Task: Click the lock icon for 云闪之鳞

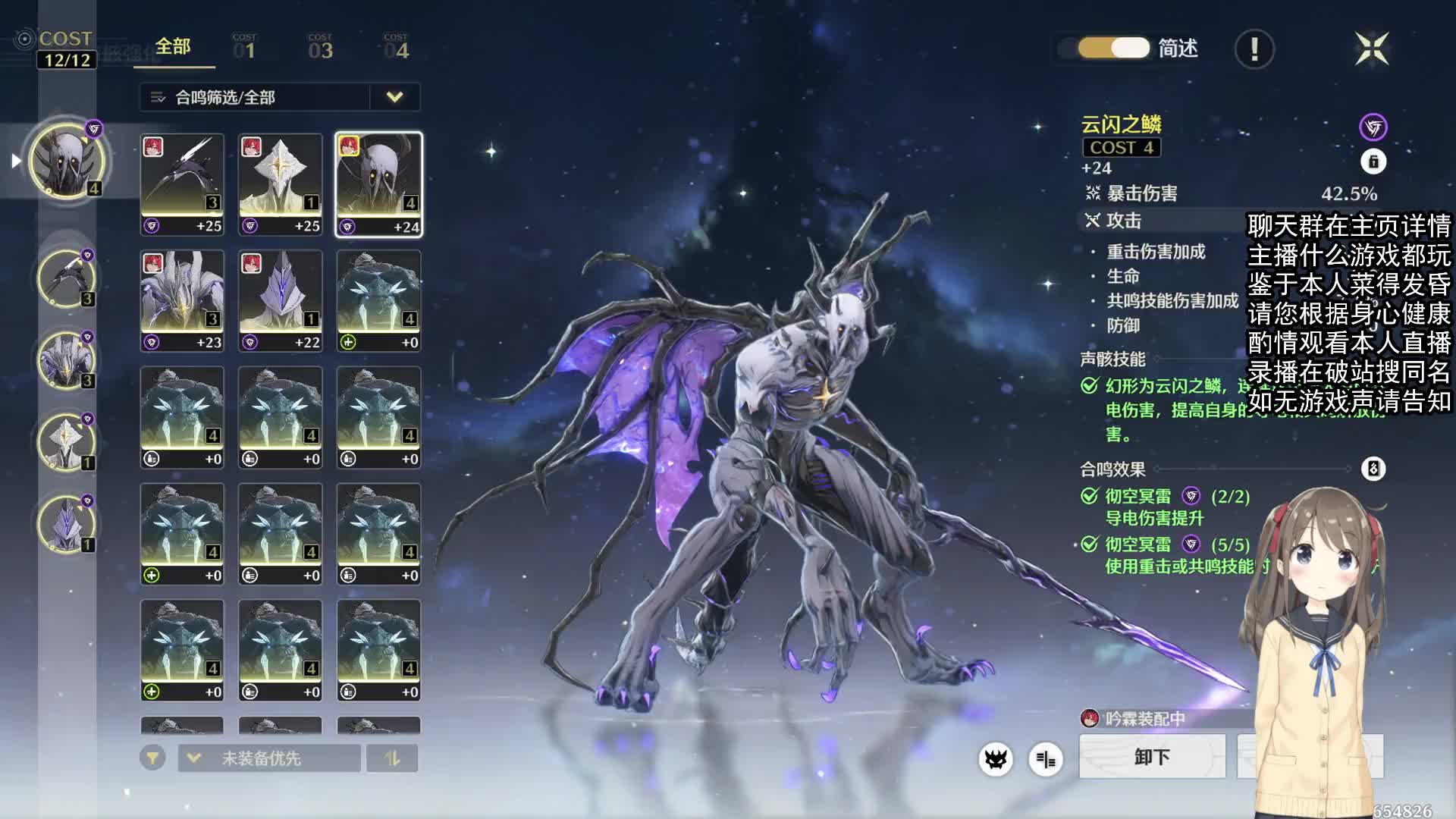Action: 1373,162
